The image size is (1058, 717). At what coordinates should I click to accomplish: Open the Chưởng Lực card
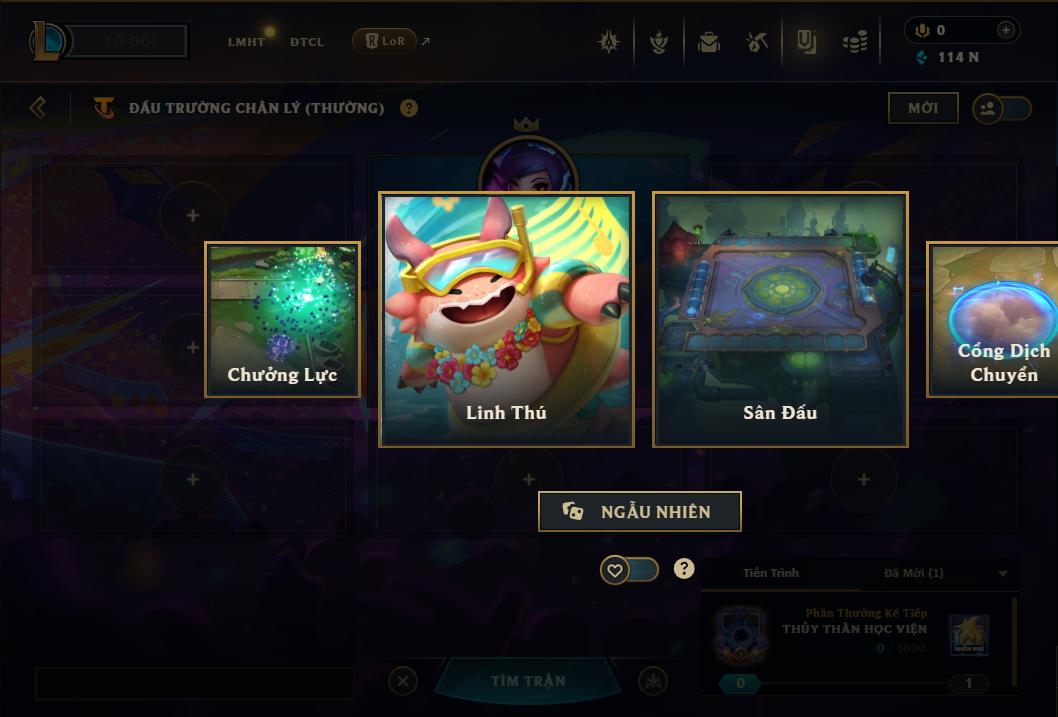(x=282, y=319)
